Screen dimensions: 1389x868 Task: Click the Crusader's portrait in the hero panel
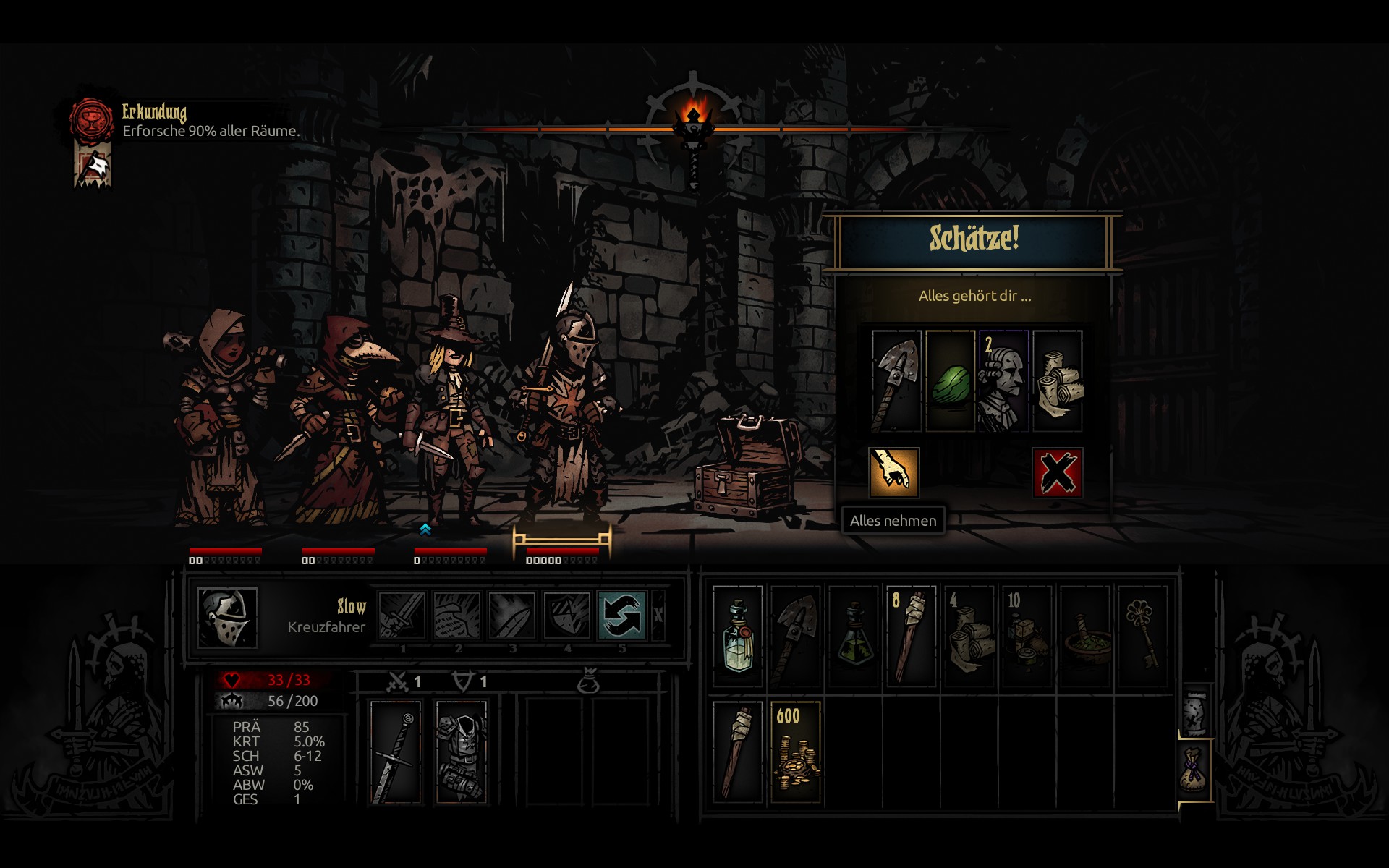click(x=227, y=617)
